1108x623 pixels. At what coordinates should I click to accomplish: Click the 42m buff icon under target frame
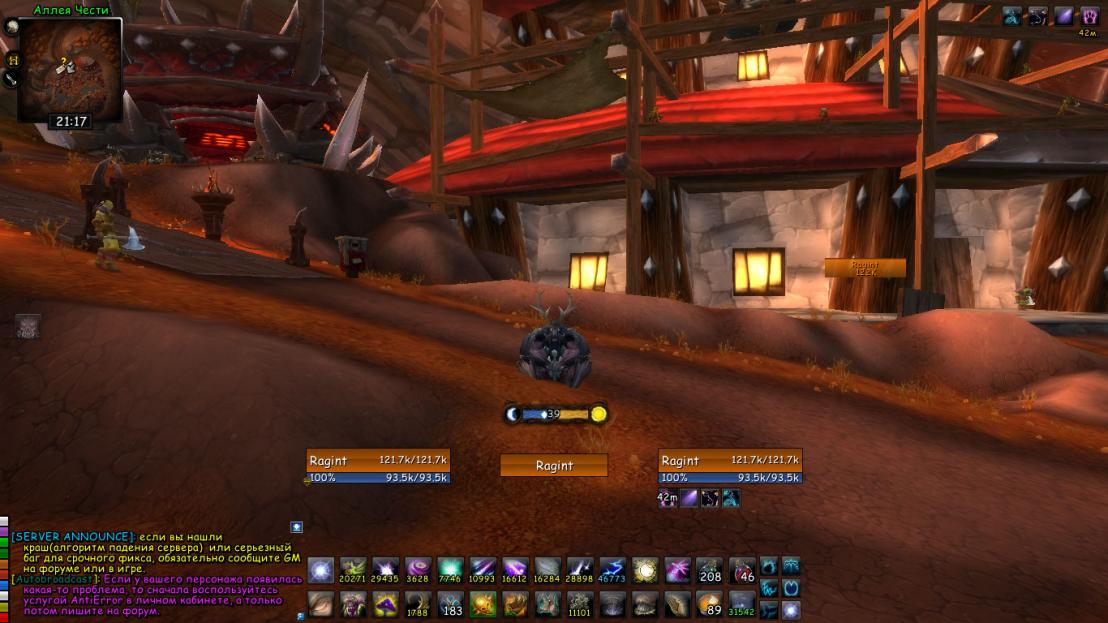pyautogui.click(x=667, y=497)
